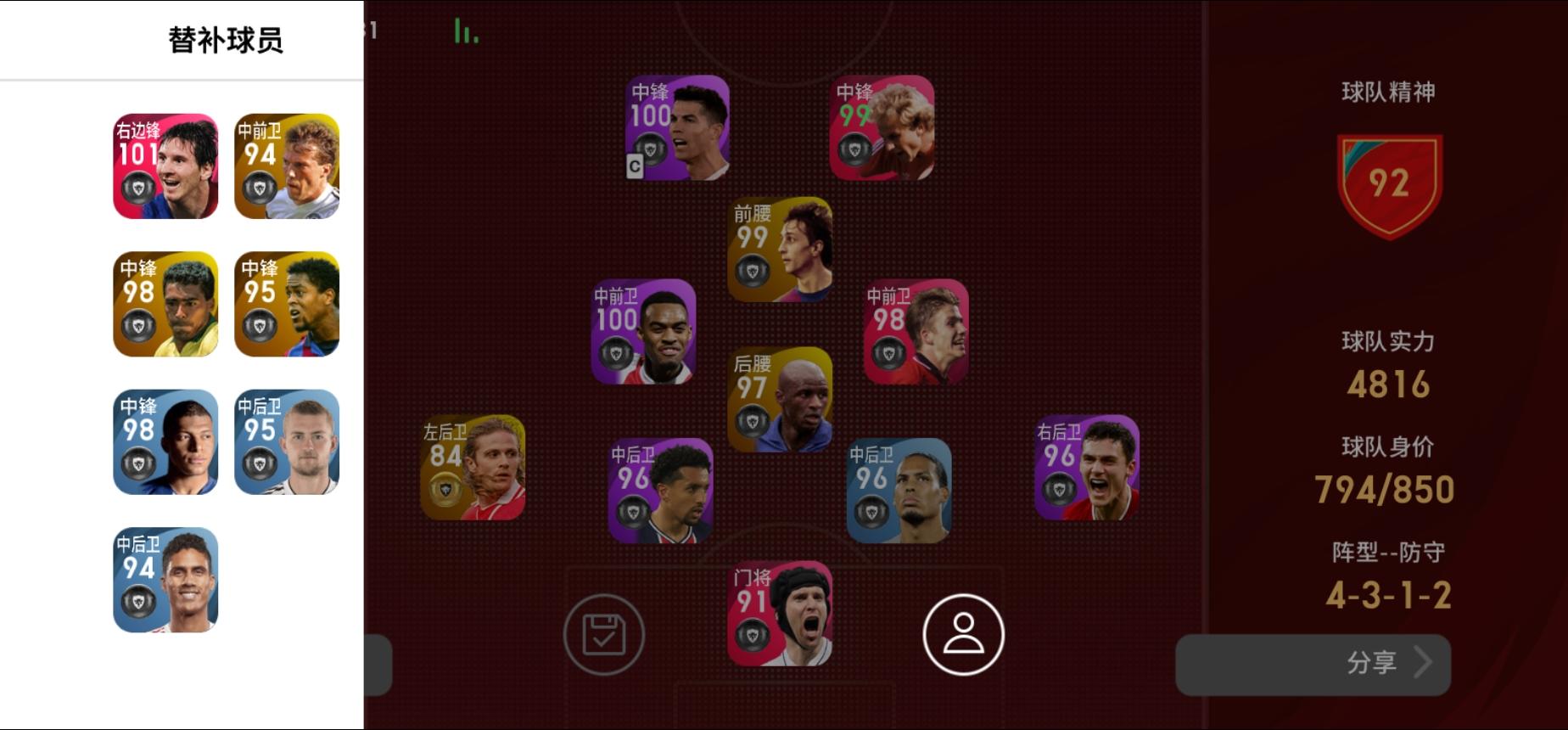Toggle the captain C badge on the striker

click(633, 167)
